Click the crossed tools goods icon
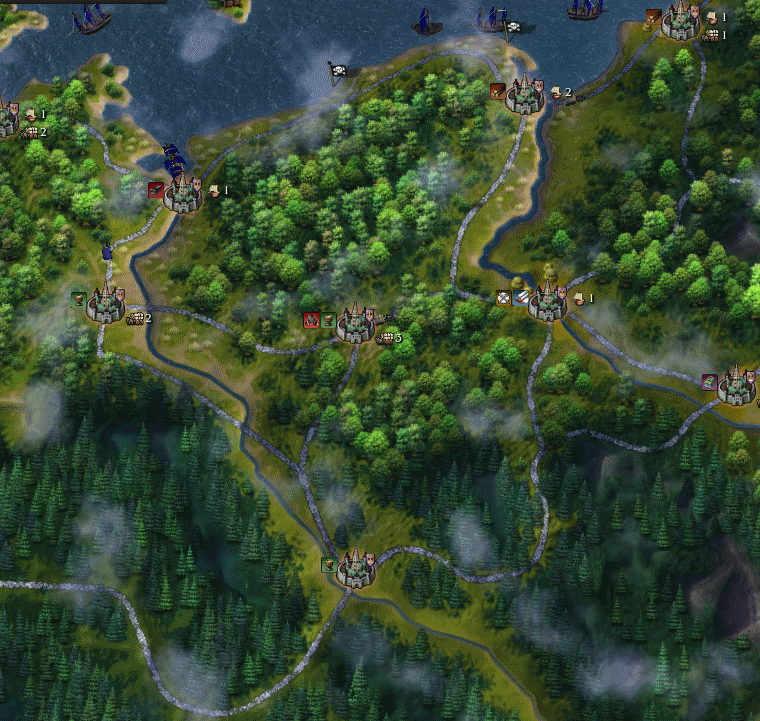The width and height of the screenshot is (760, 721). point(504,297)
